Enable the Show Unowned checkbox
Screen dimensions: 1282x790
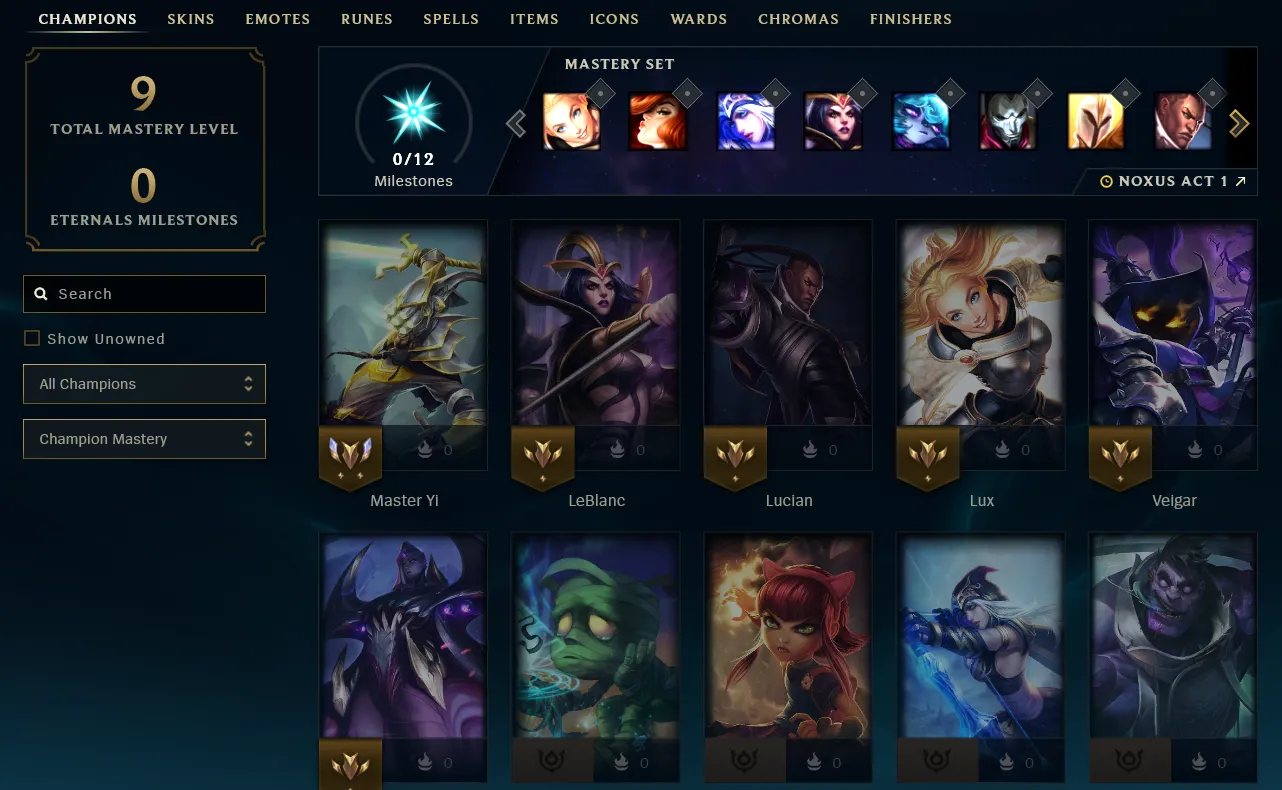pyautogui.click(x=30, y=338)
